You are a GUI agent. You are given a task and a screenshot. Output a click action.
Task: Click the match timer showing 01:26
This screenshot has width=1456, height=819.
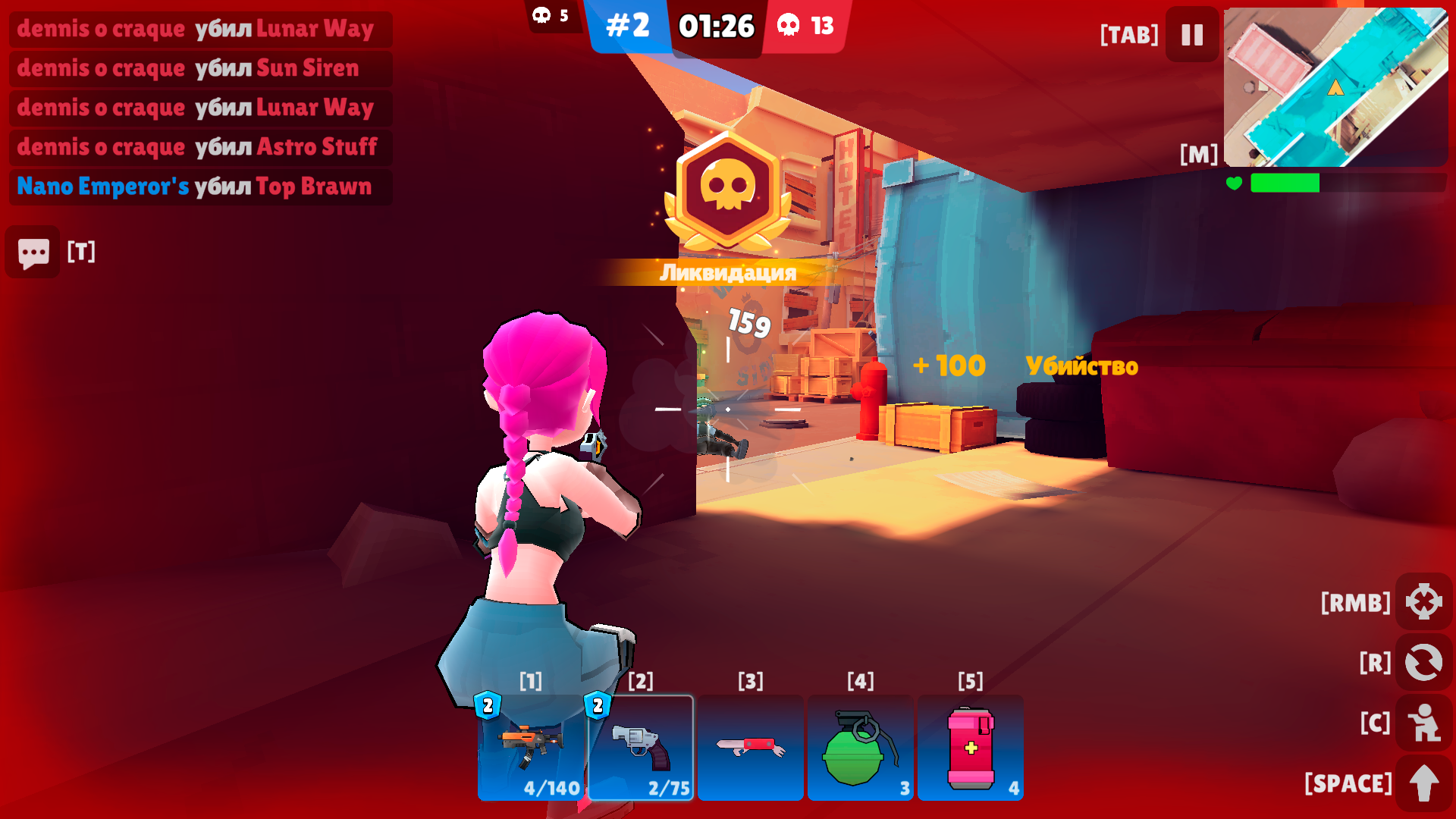(x=716, y=25)
